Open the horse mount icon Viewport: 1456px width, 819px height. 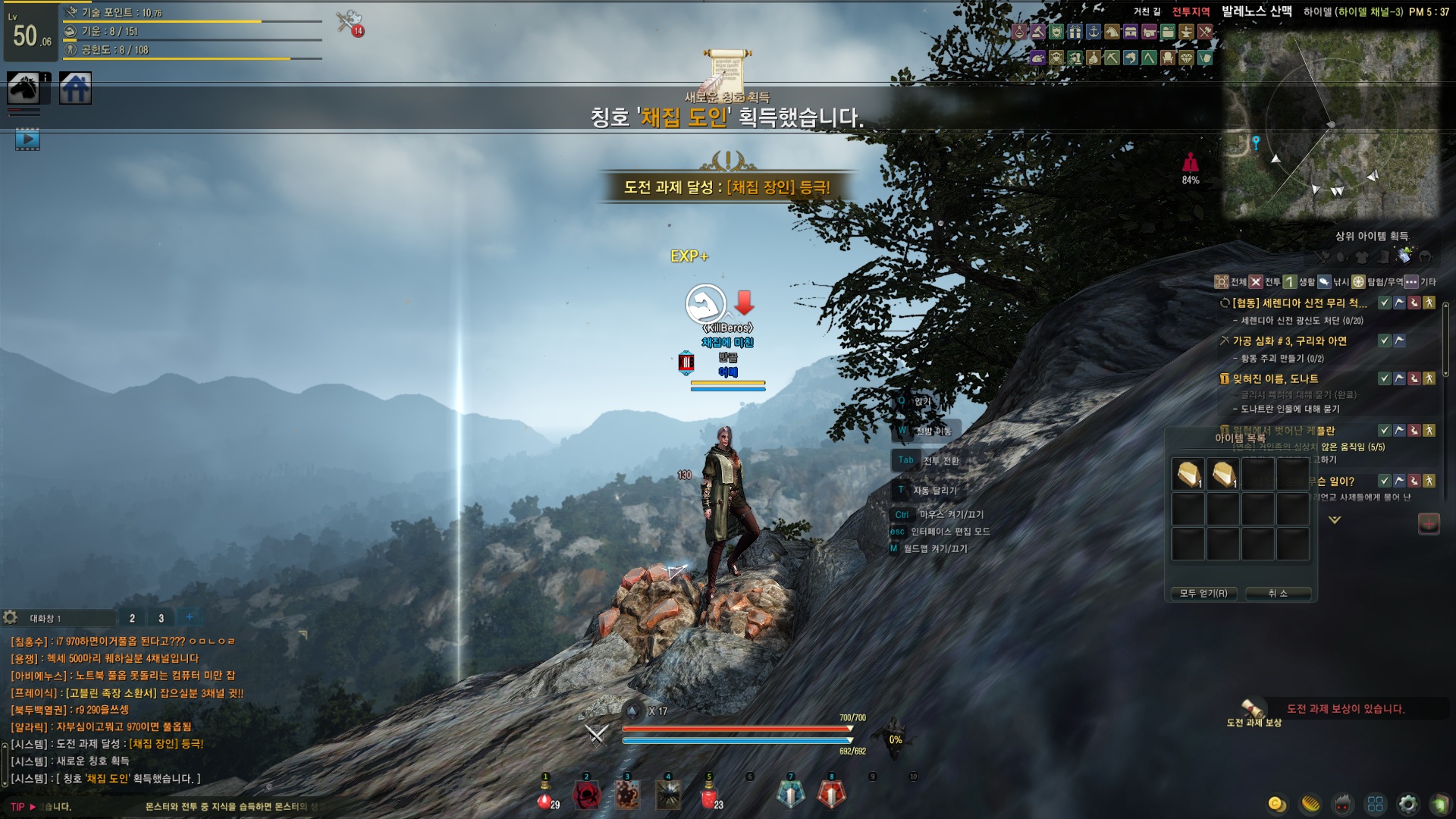click(x=24, y=89)
